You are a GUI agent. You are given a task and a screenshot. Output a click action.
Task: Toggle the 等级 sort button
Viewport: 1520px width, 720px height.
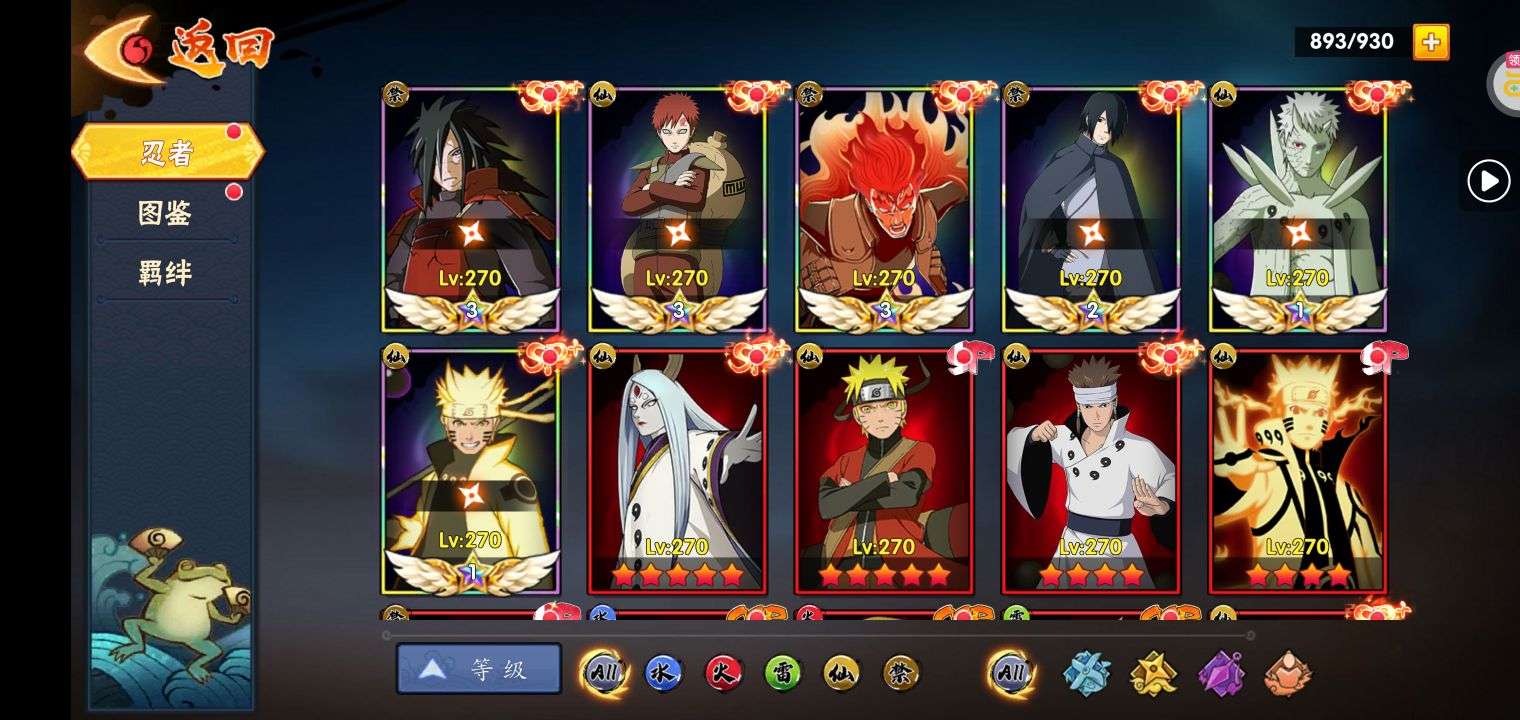coord(479,669)
